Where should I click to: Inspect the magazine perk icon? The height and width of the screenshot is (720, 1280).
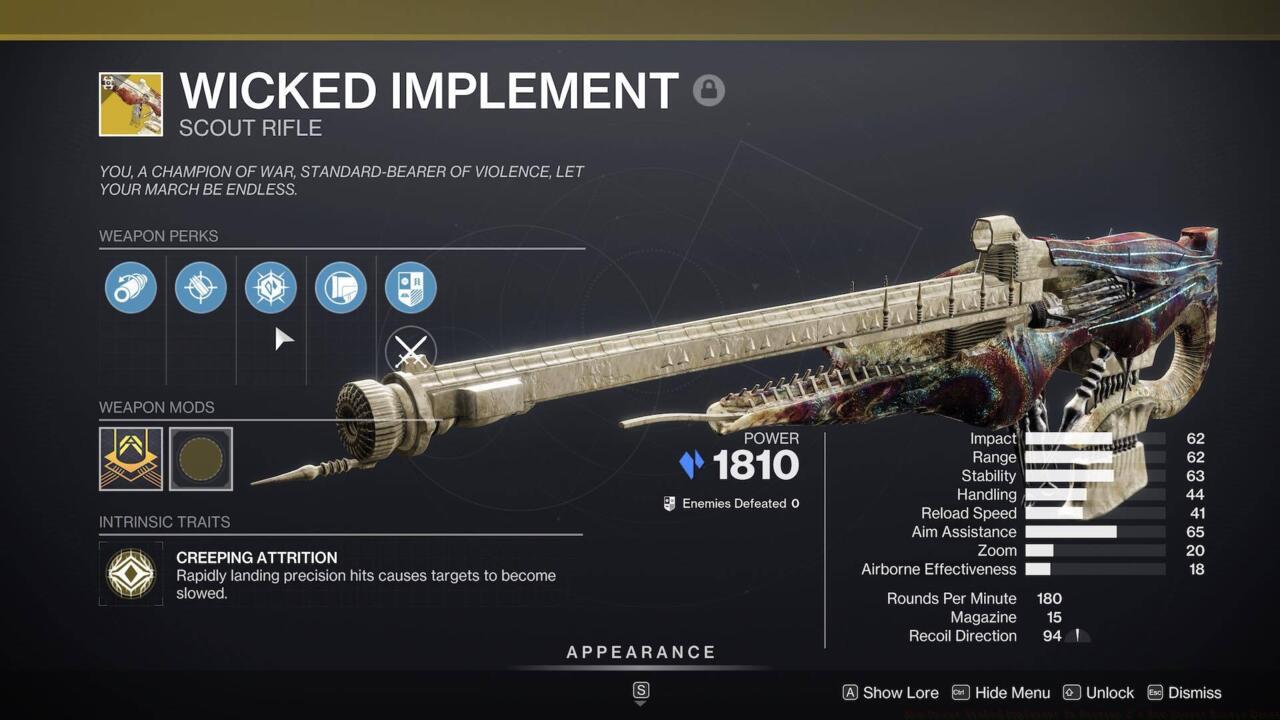[201, 287]
